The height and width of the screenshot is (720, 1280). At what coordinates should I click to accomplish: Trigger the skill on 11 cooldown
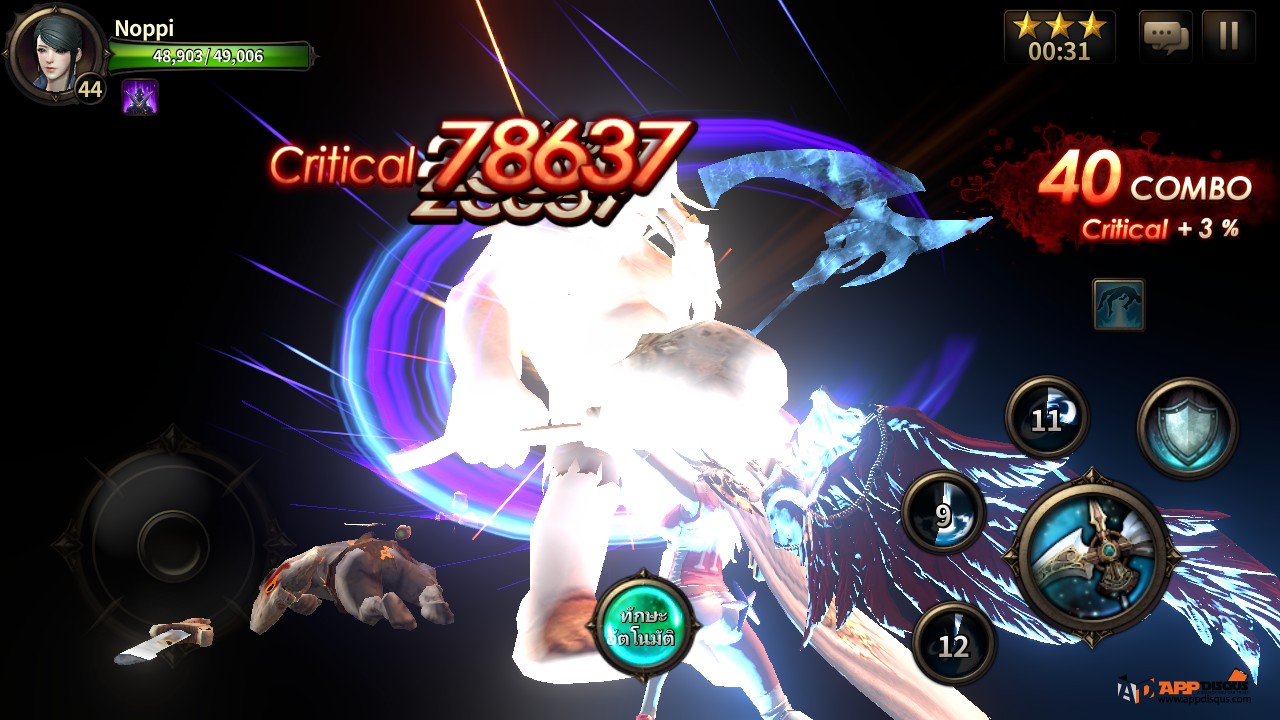[x=1046, y=418]
